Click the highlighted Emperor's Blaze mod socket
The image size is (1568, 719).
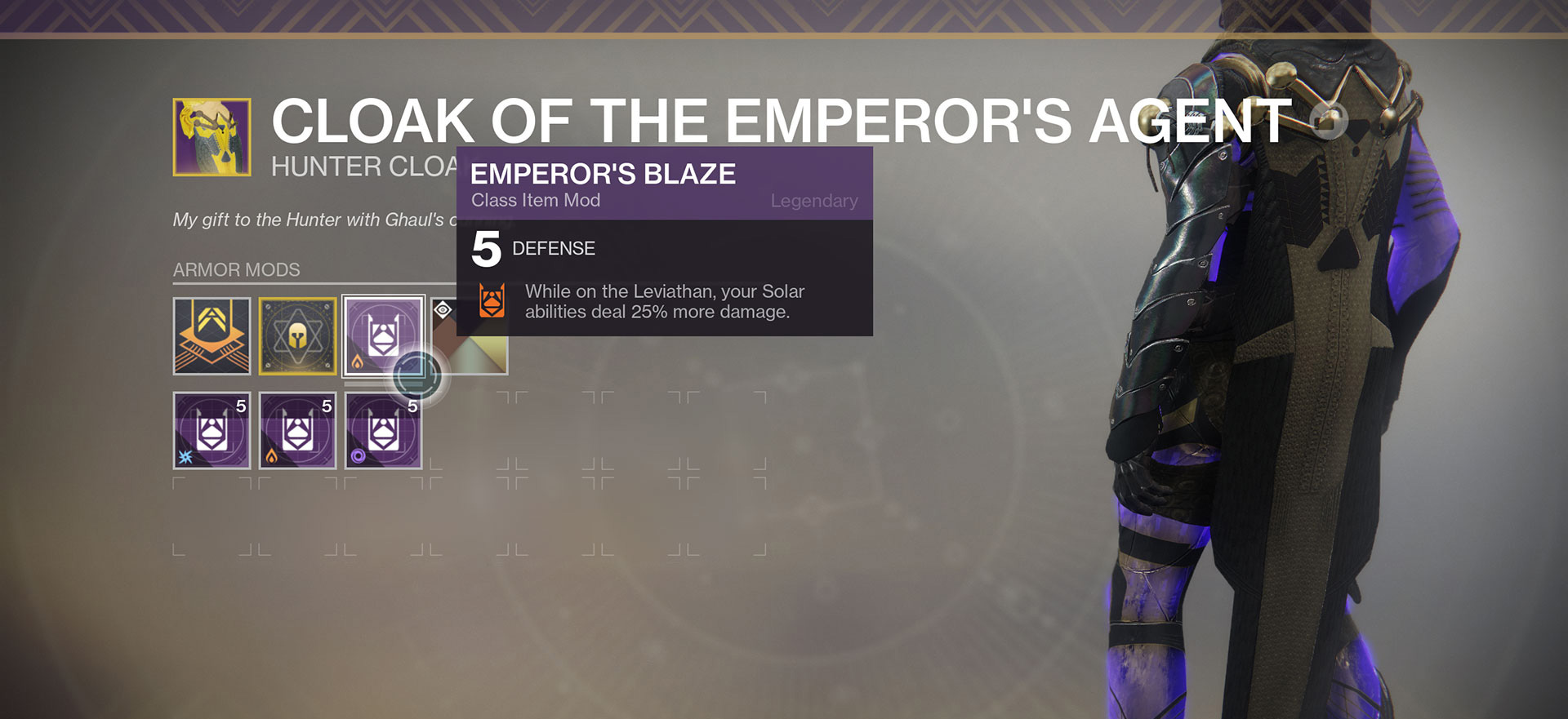click(383, 335)
